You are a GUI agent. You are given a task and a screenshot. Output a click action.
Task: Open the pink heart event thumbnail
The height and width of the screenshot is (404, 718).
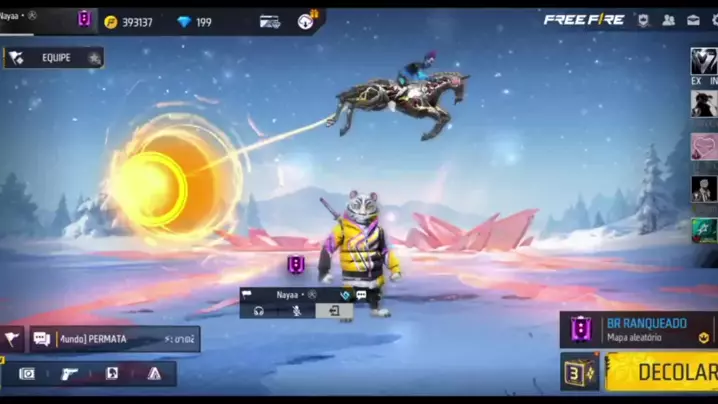(x=704, y=147)
